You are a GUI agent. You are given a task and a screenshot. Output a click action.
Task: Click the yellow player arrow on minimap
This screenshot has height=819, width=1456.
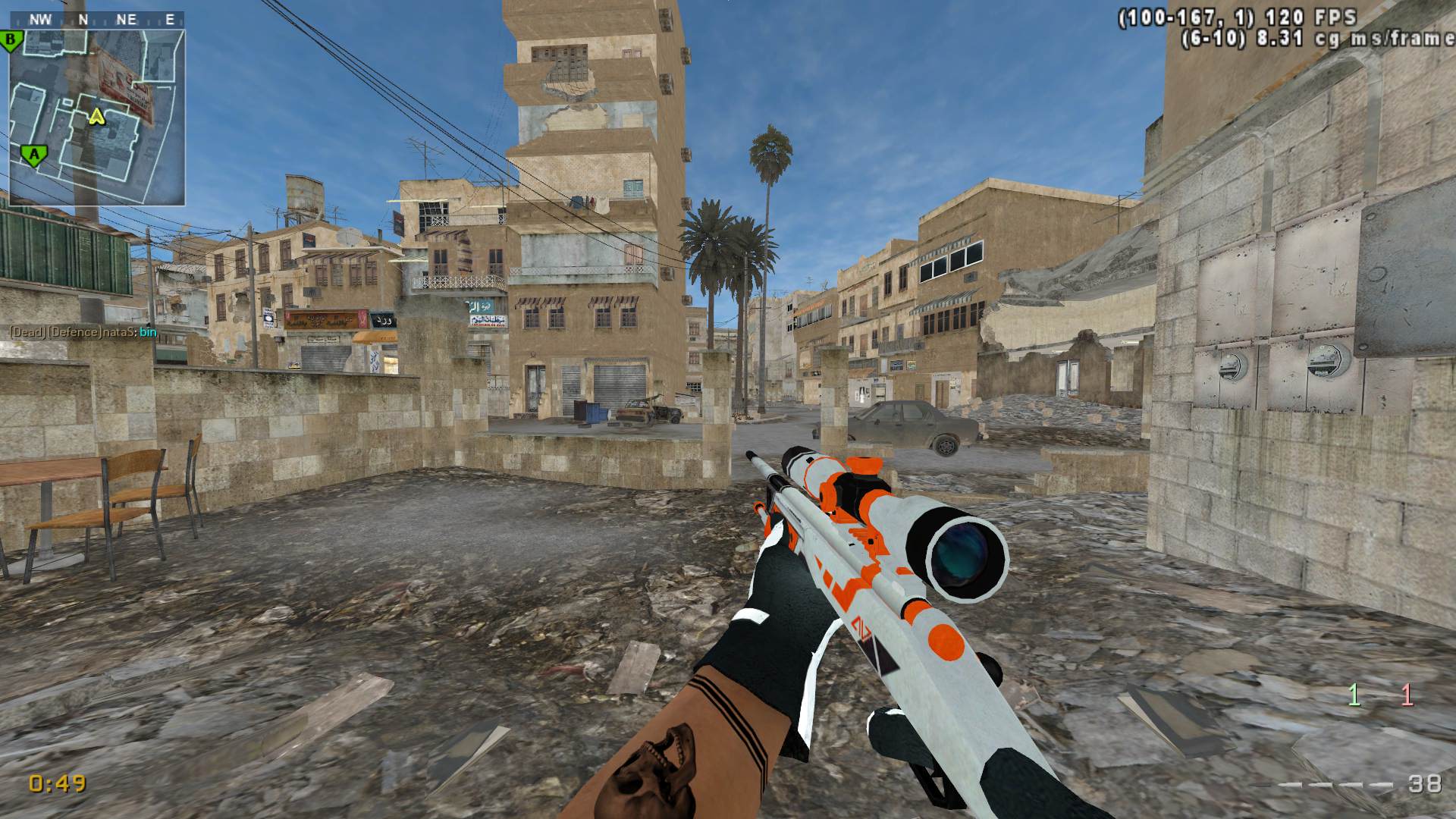tap(96, 116)
